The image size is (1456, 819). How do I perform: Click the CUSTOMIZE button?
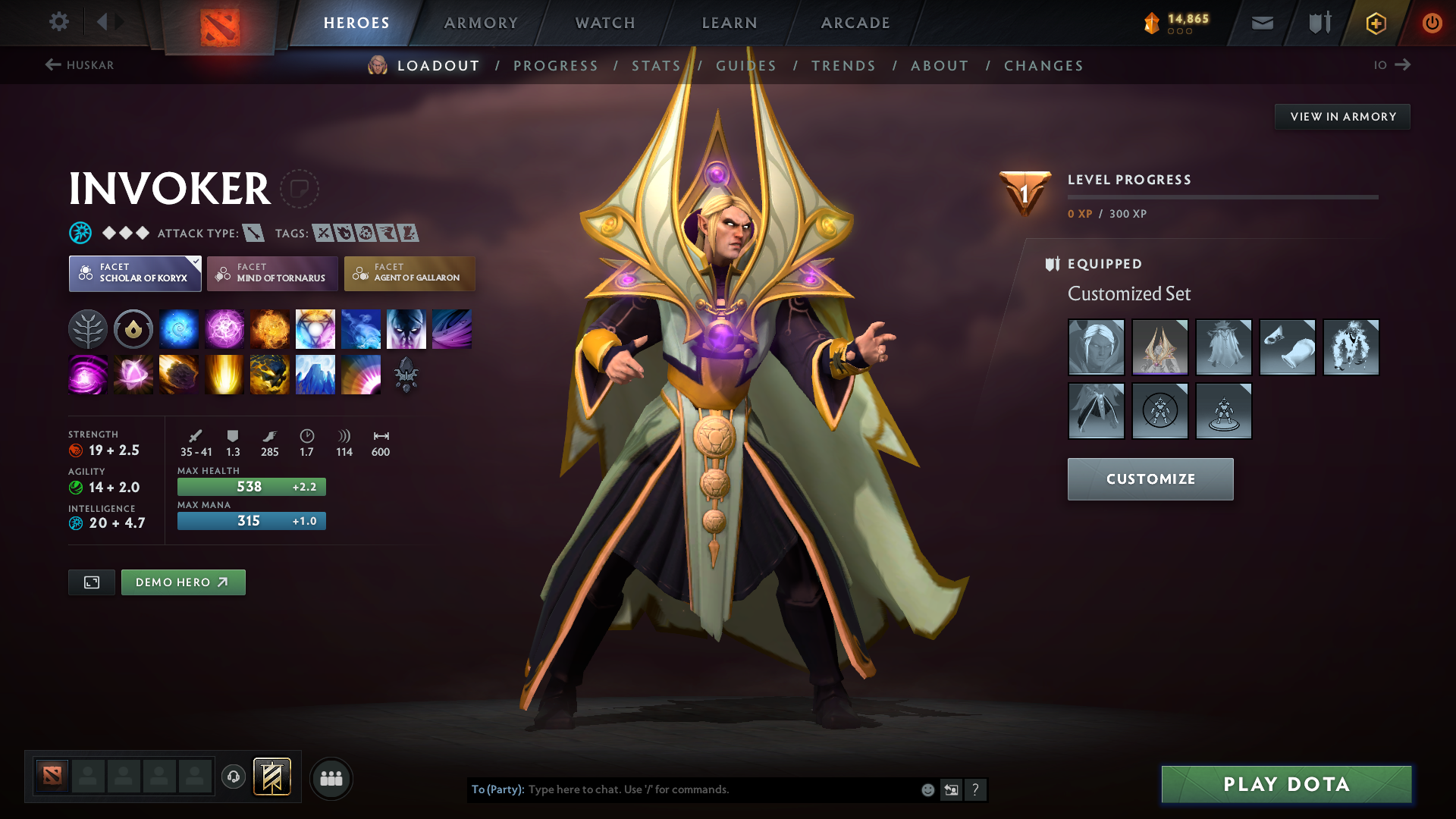[1150, 479]
